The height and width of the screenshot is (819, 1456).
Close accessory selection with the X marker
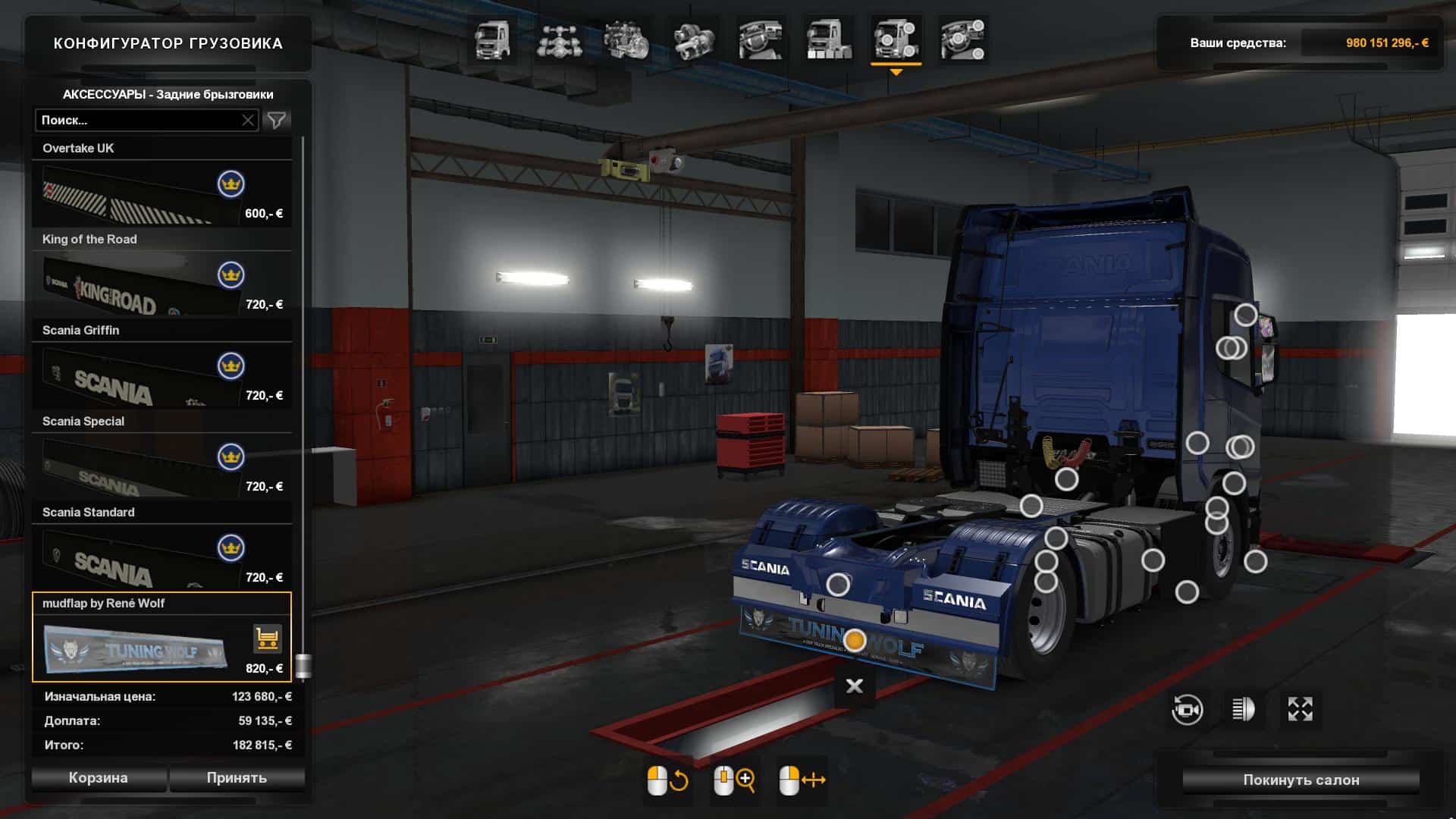coord(855,686)
